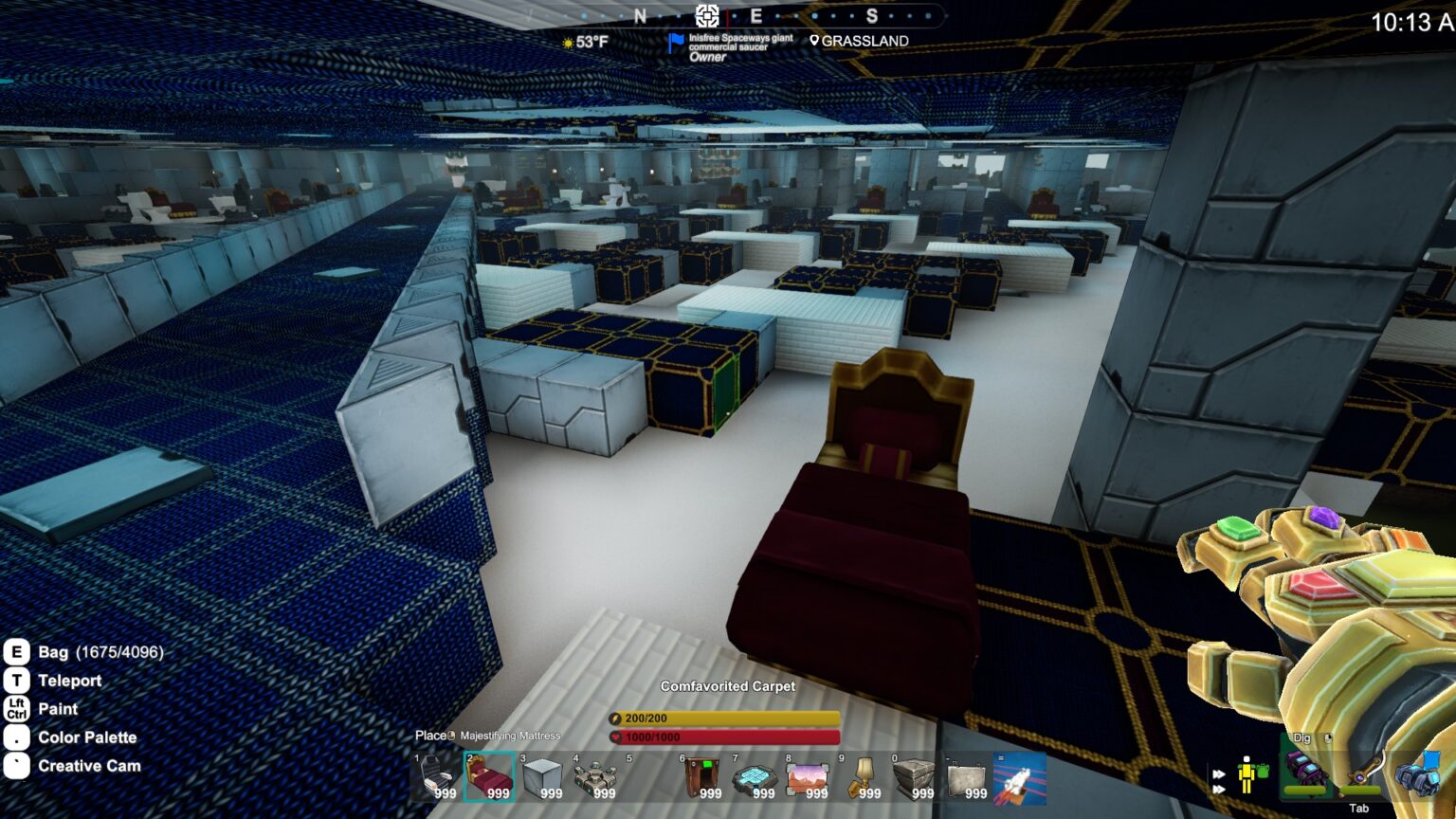The image size is (1456, 819).
Task: Choose the gray stone block slot
Action: (x=542, y=777)
